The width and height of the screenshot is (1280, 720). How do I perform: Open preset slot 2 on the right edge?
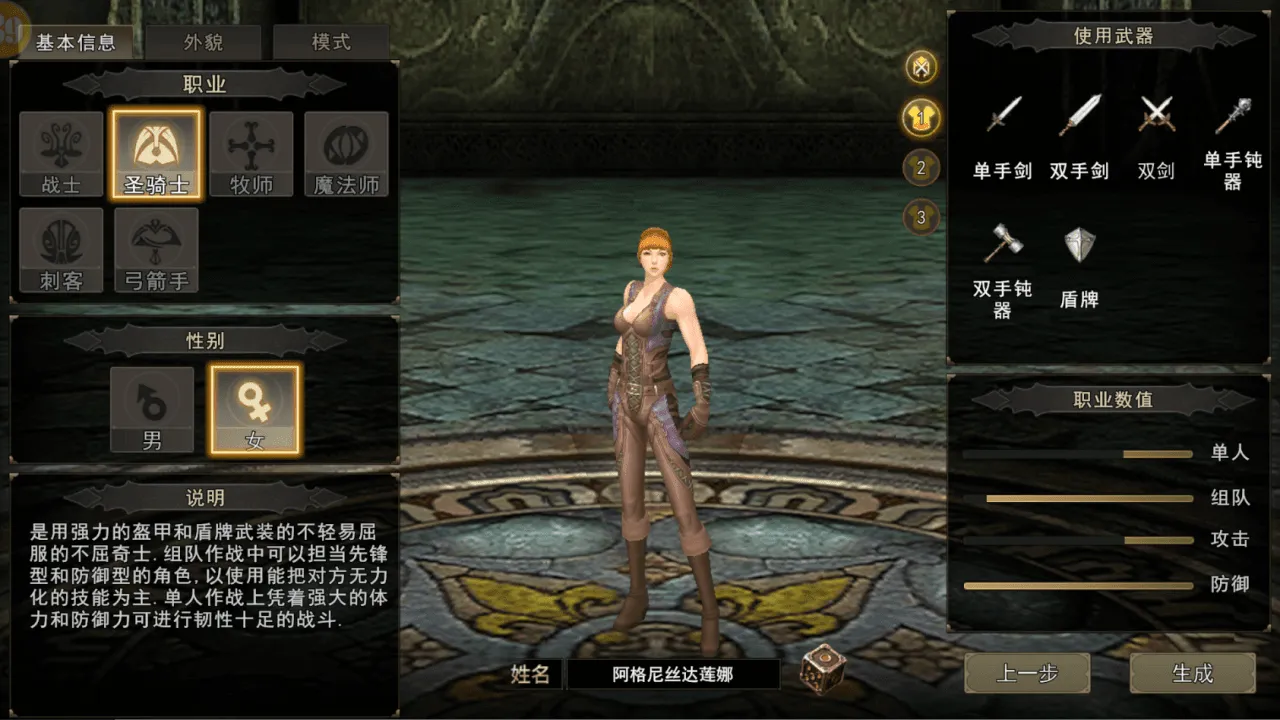920,169
